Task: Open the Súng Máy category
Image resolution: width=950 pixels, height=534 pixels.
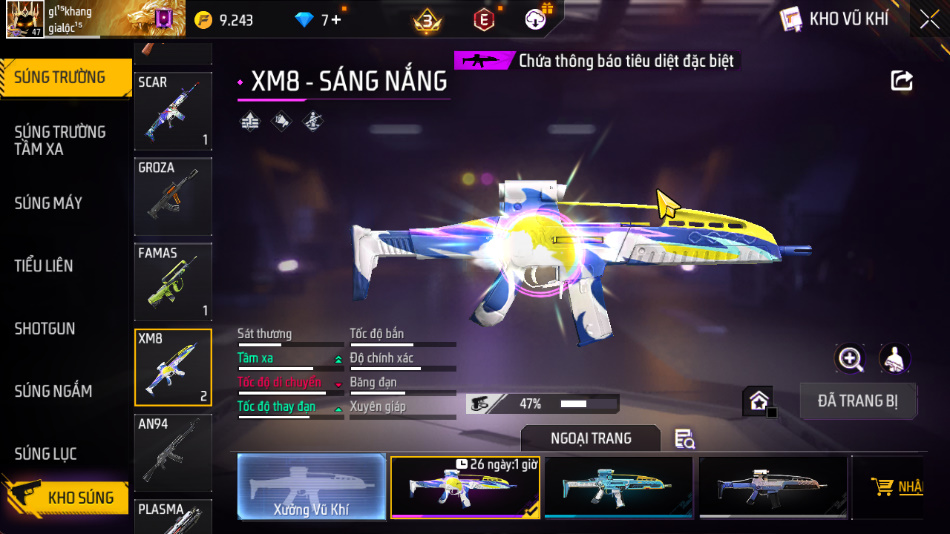Action: (x=48, y=203)
